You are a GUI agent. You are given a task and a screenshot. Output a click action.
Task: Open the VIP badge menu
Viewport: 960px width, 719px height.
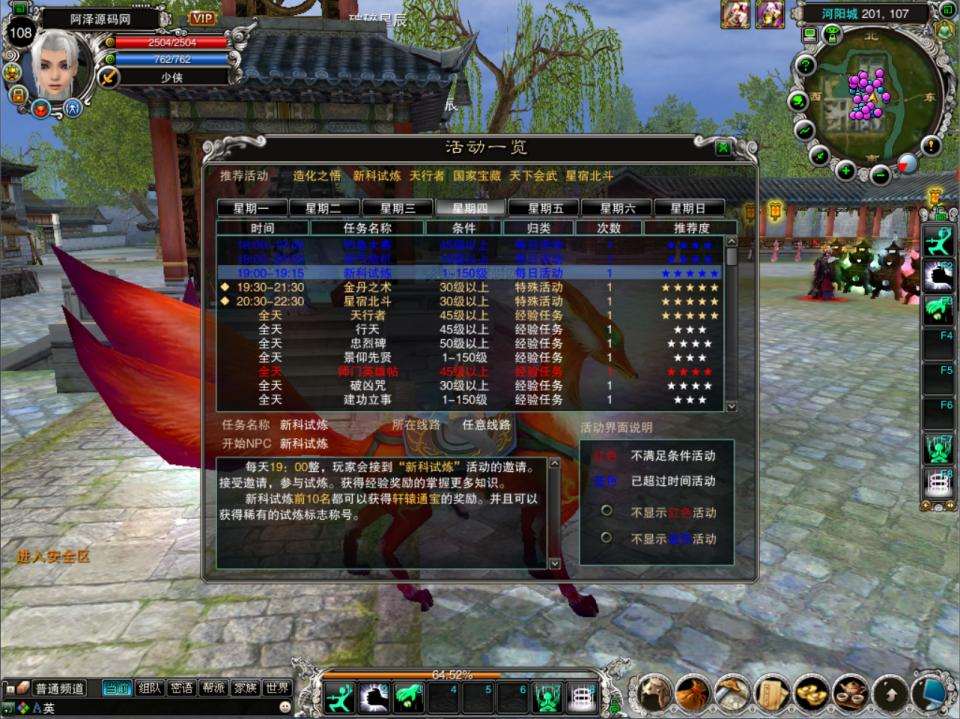tap(203, 18)
